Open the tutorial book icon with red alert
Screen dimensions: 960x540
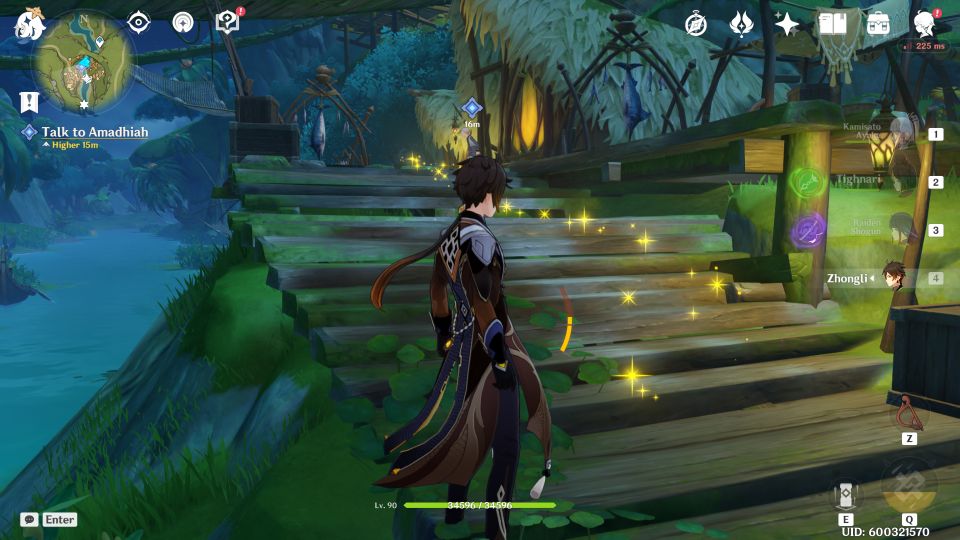pos(228,22)
